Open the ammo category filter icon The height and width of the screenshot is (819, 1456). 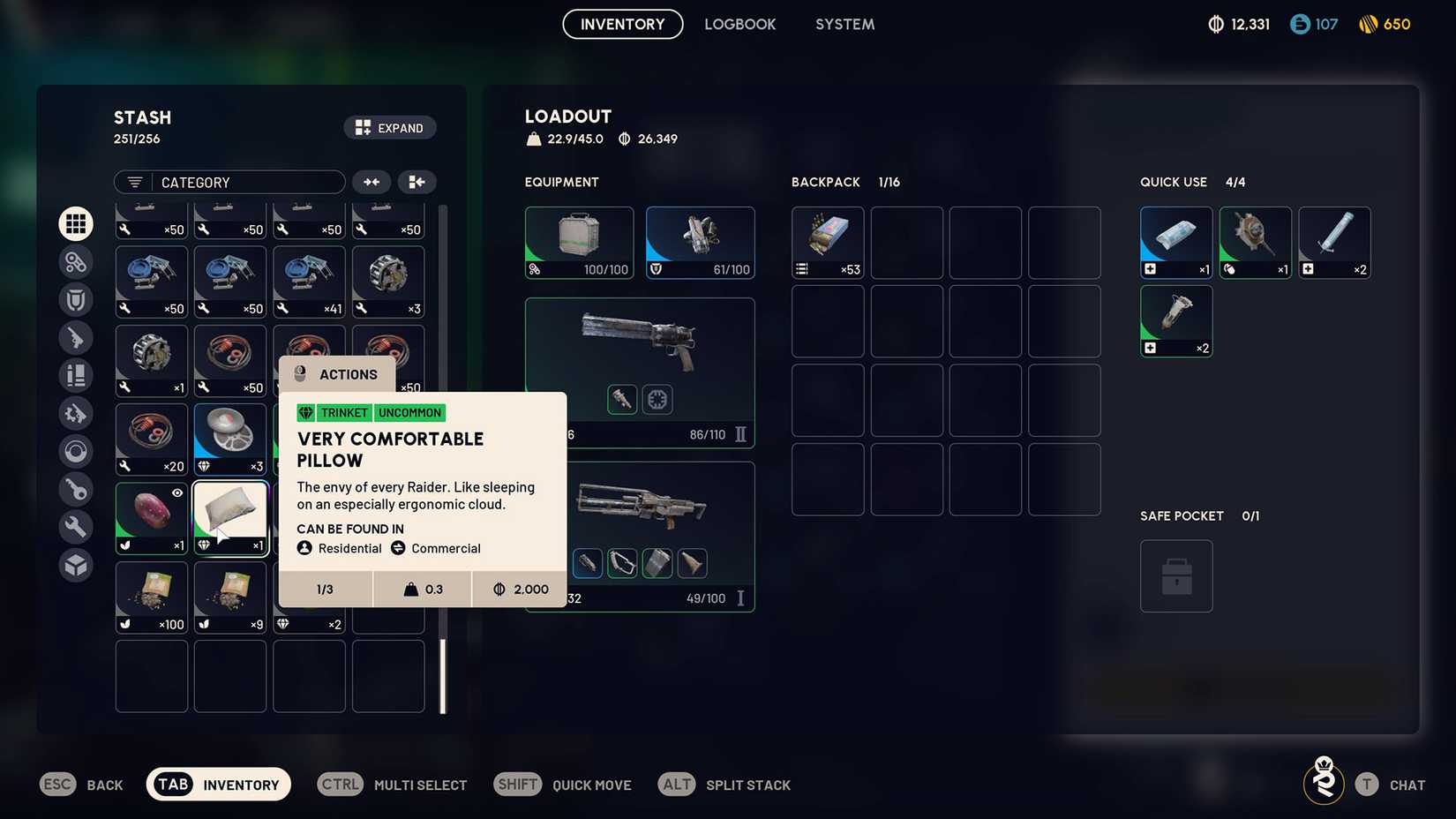76,375
